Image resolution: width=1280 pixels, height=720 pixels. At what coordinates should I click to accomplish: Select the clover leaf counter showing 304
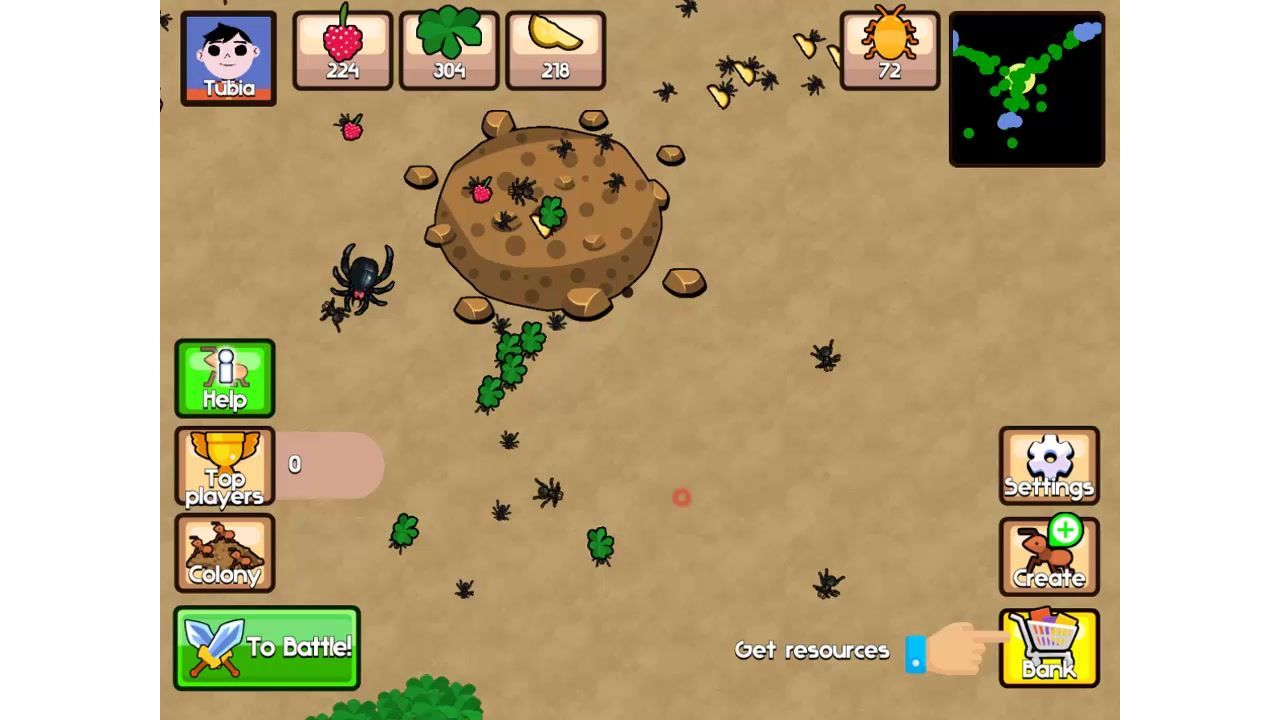449,47
